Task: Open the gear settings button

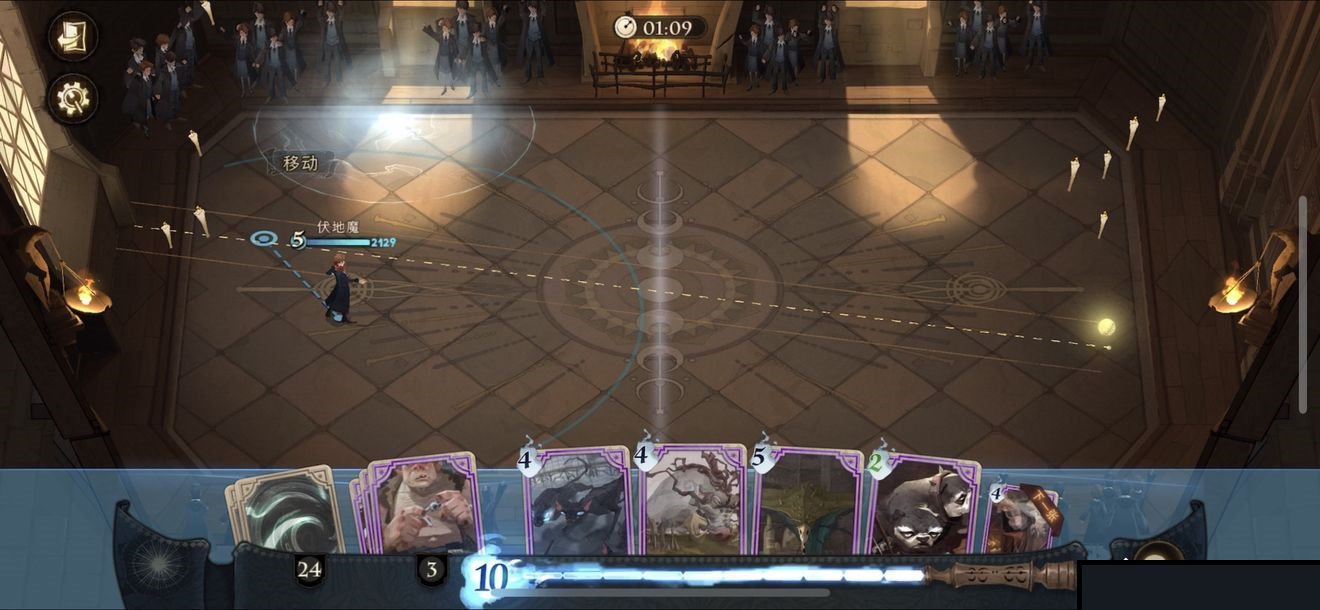Action: [73, 98]
